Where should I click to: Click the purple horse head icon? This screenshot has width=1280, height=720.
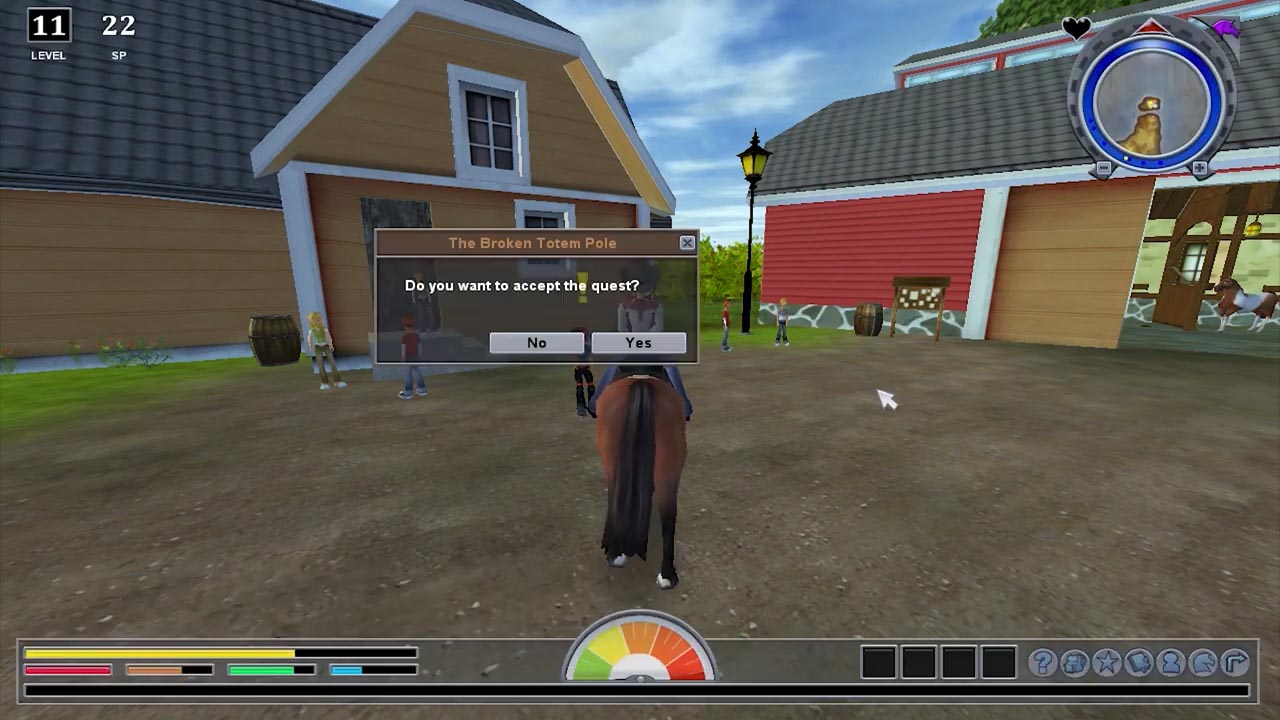1226,28
